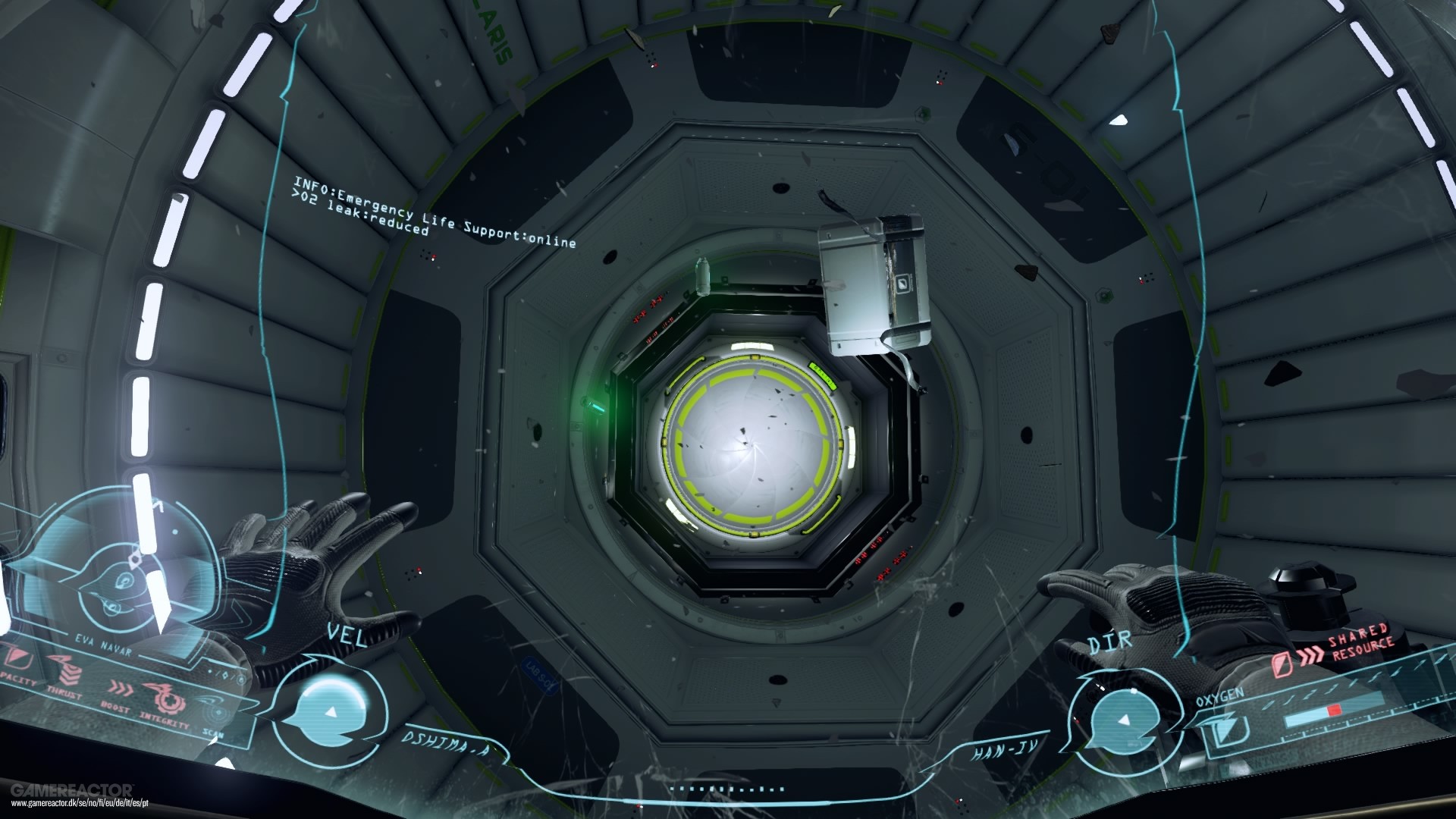Toggle the VEL velocity indicator sphere
Viewport: 1456px width, 819px height.
coord(330,707)
